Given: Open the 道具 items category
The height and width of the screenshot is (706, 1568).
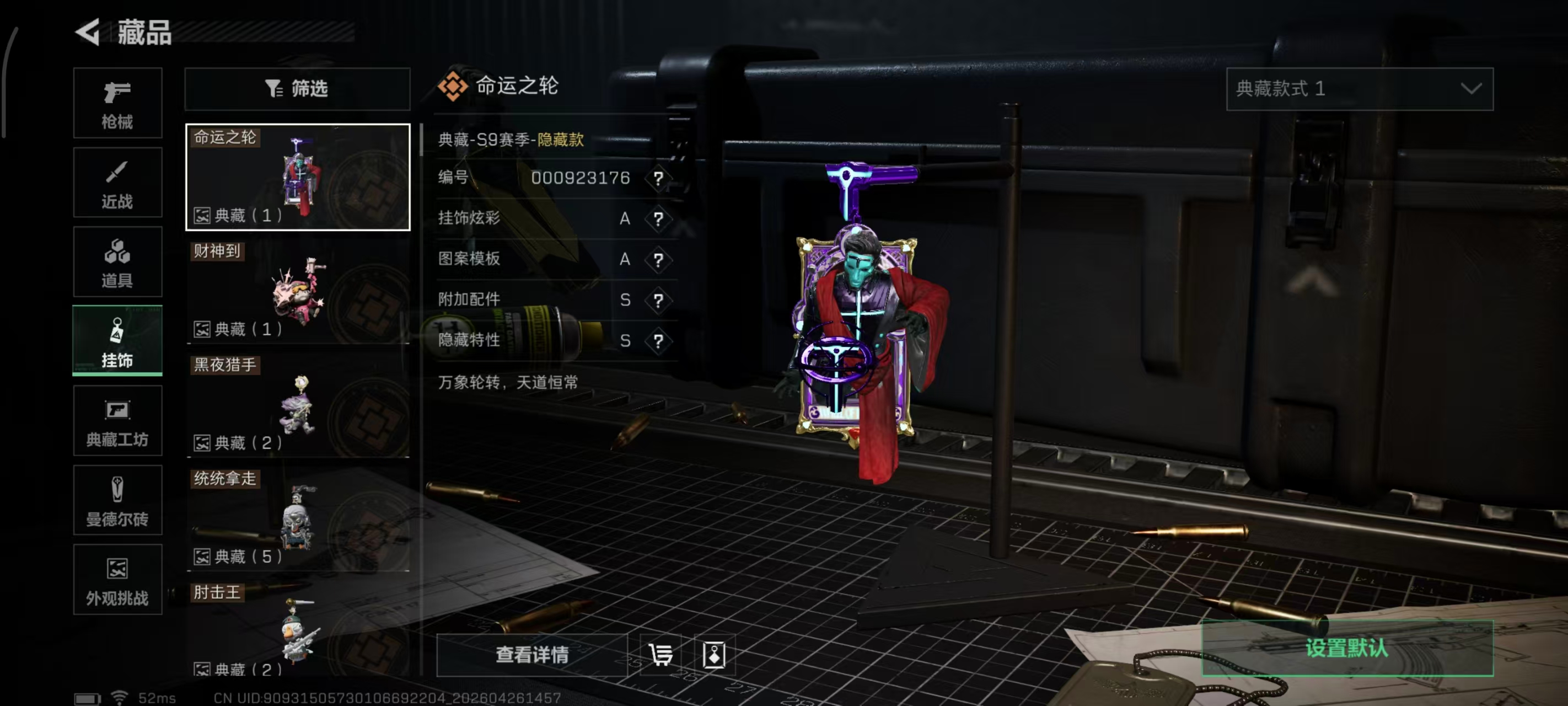Looking at the screenshot, I should 117,262.
